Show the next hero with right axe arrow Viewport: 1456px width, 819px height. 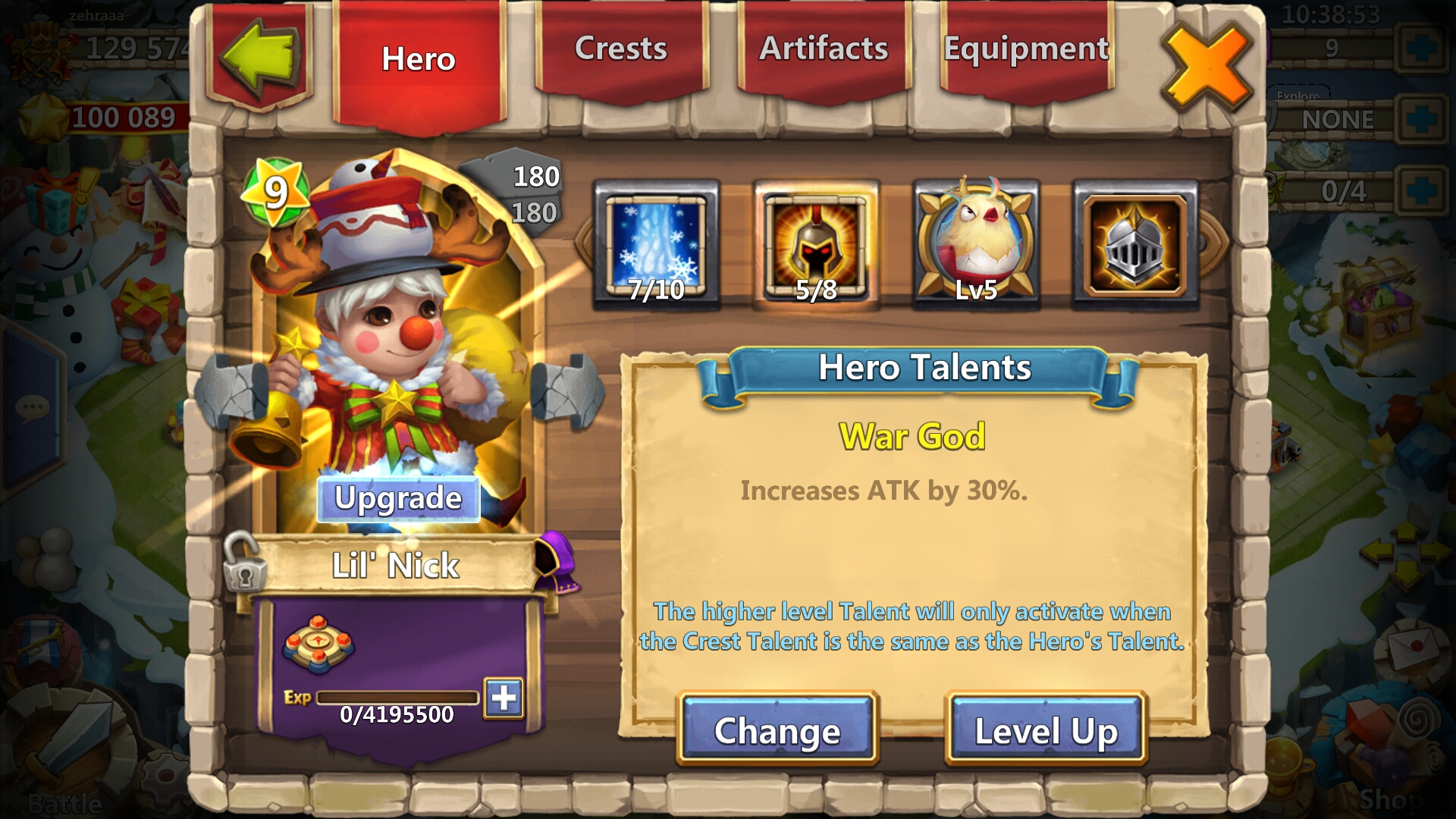[567, 391]
